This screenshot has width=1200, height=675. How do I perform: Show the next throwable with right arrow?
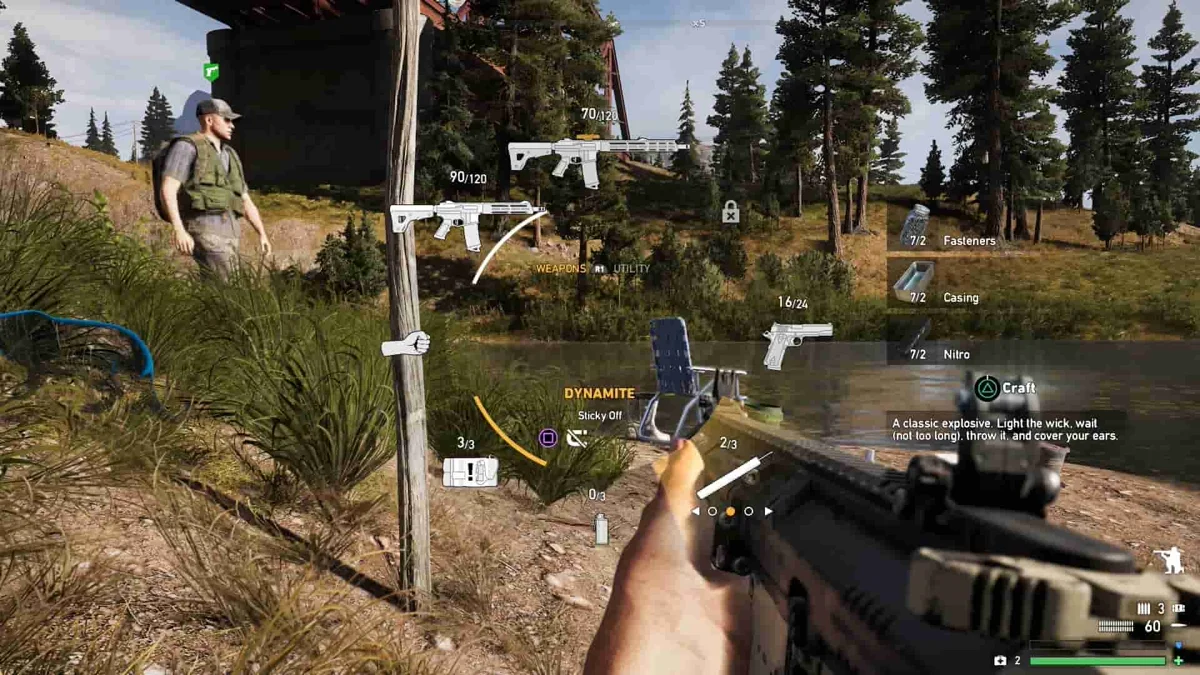click(x=768, y=511)
